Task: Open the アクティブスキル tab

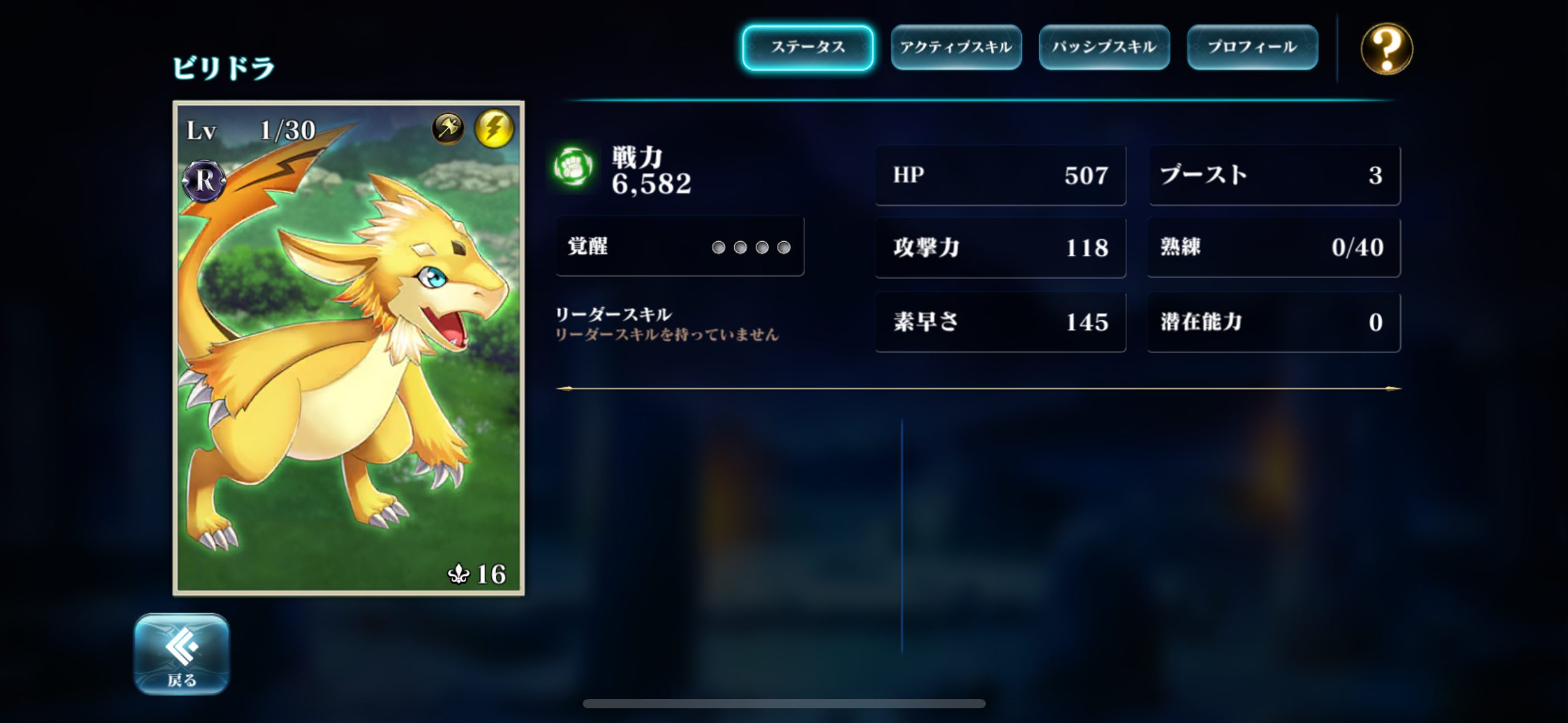Action: coord(956,47)
